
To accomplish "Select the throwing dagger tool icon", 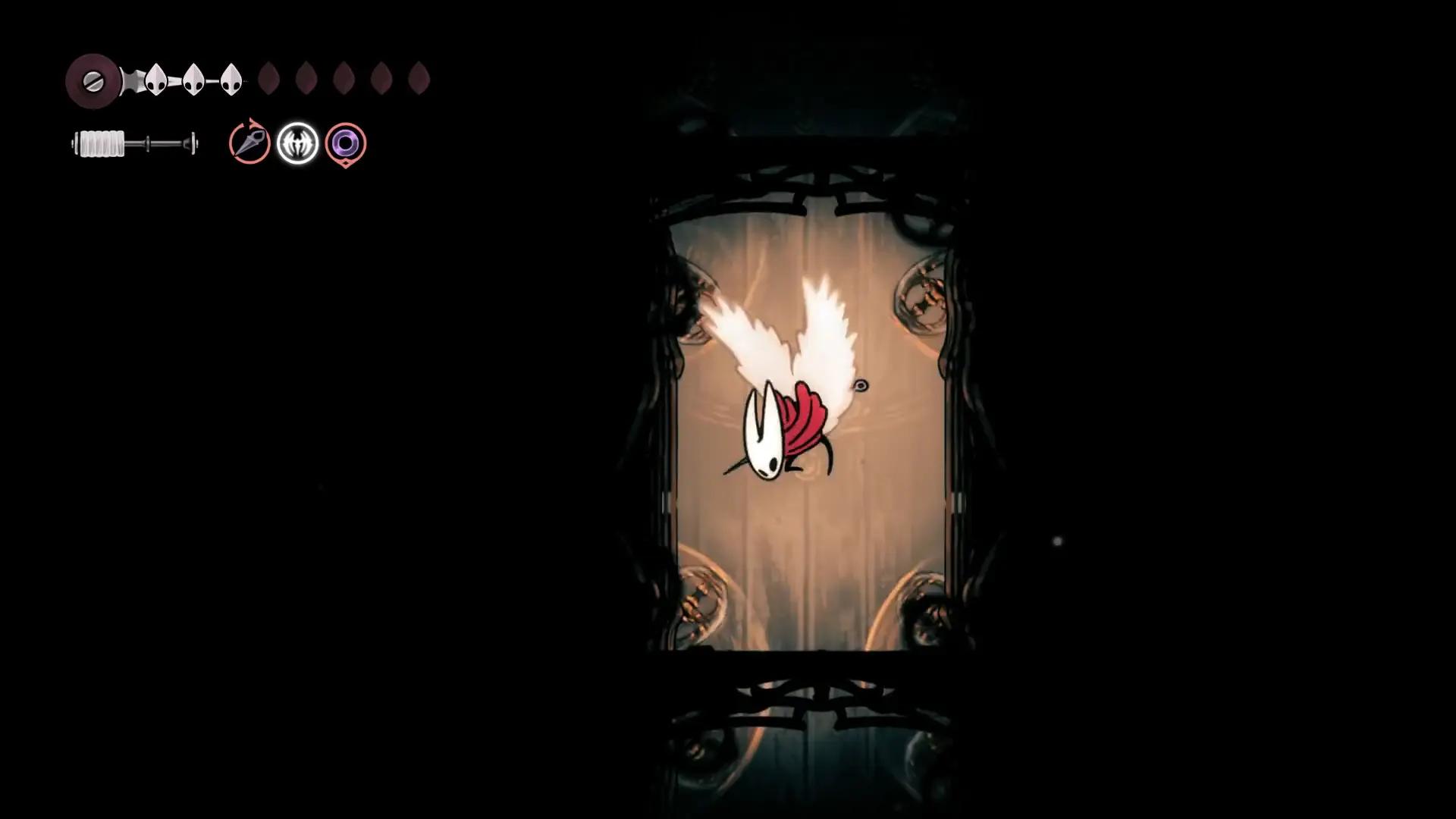I will point(249,143).
